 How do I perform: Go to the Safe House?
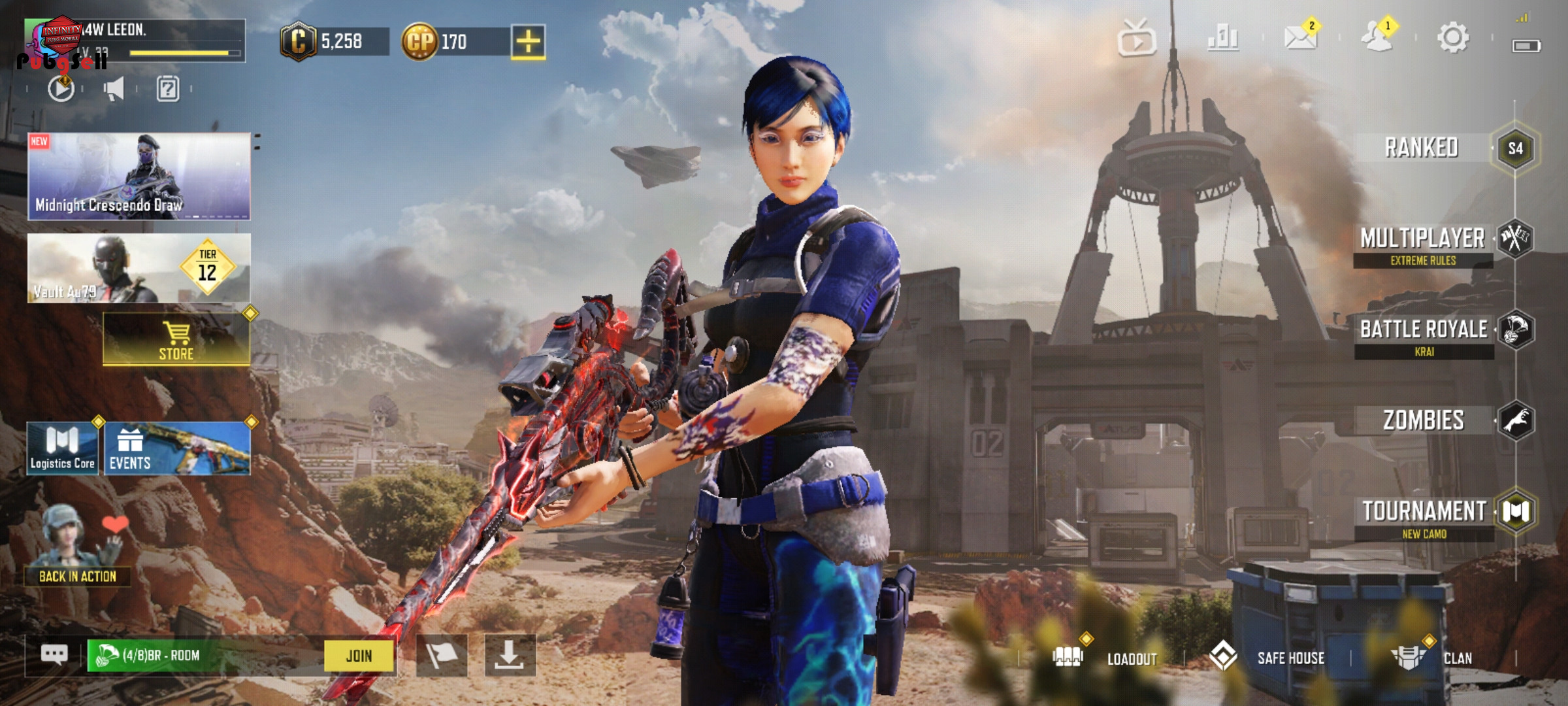1269,657
